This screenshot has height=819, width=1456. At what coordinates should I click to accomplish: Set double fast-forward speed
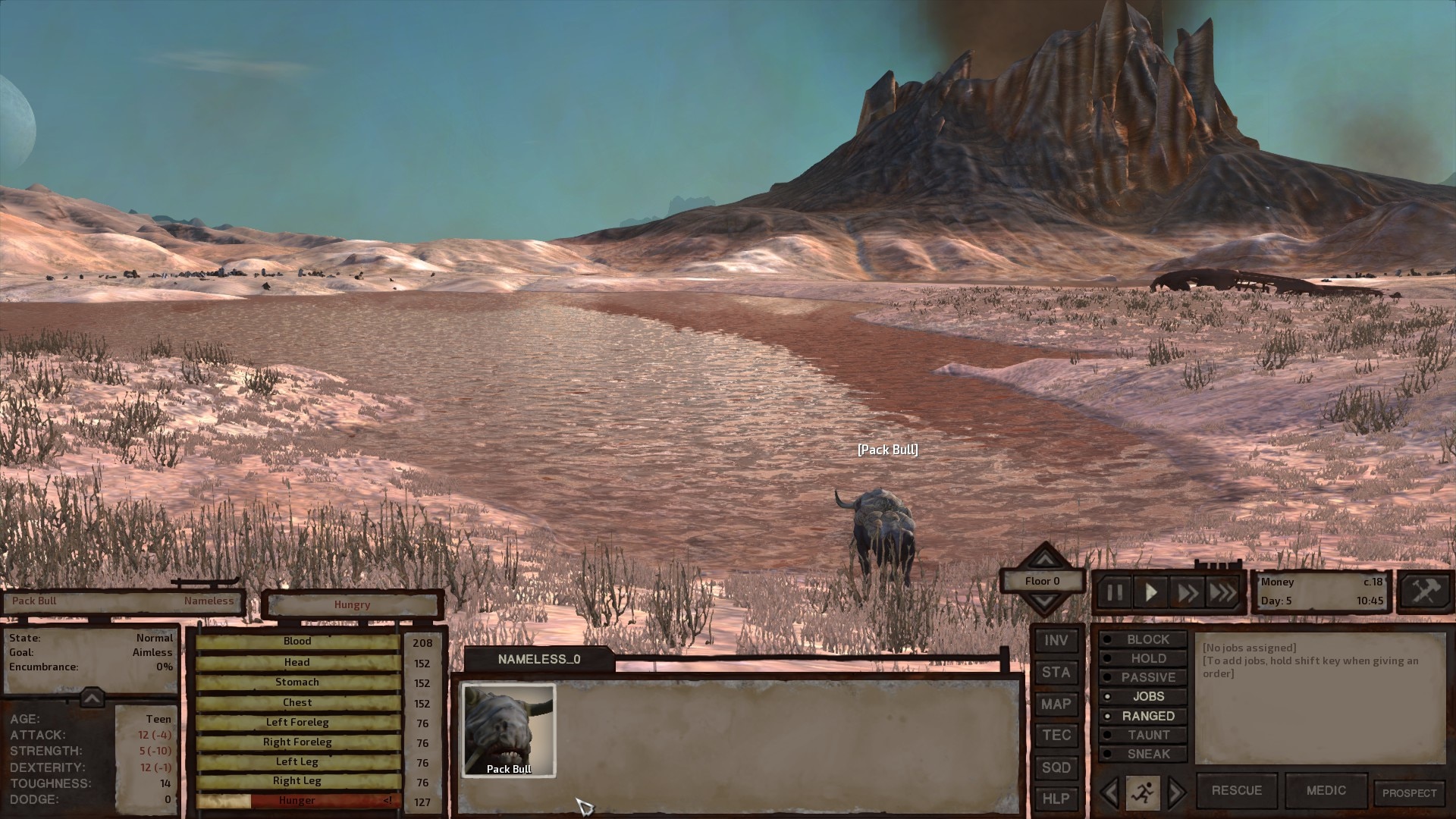click(1188, 592)
